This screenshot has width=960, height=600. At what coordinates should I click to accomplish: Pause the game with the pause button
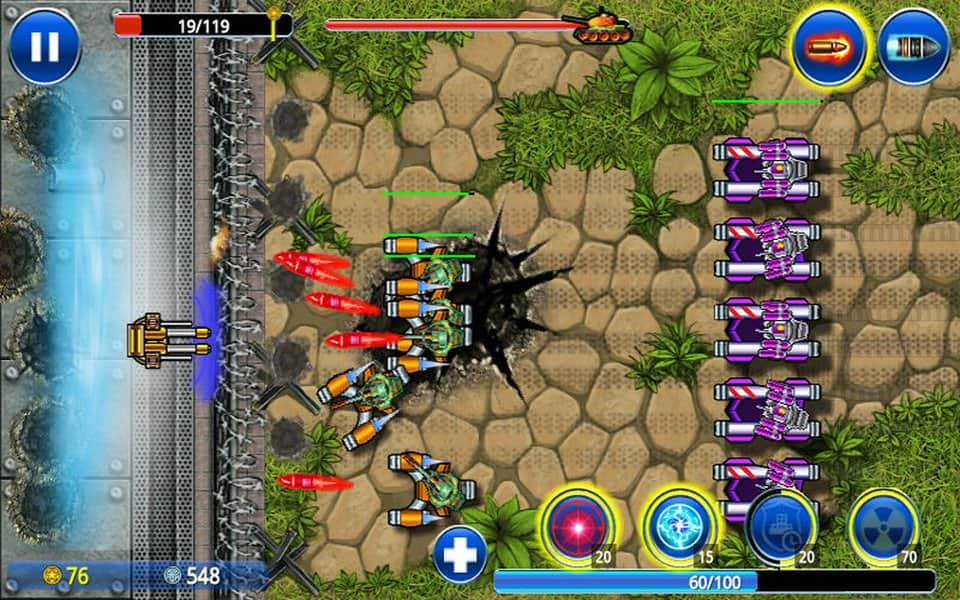[x=44, y=46]
